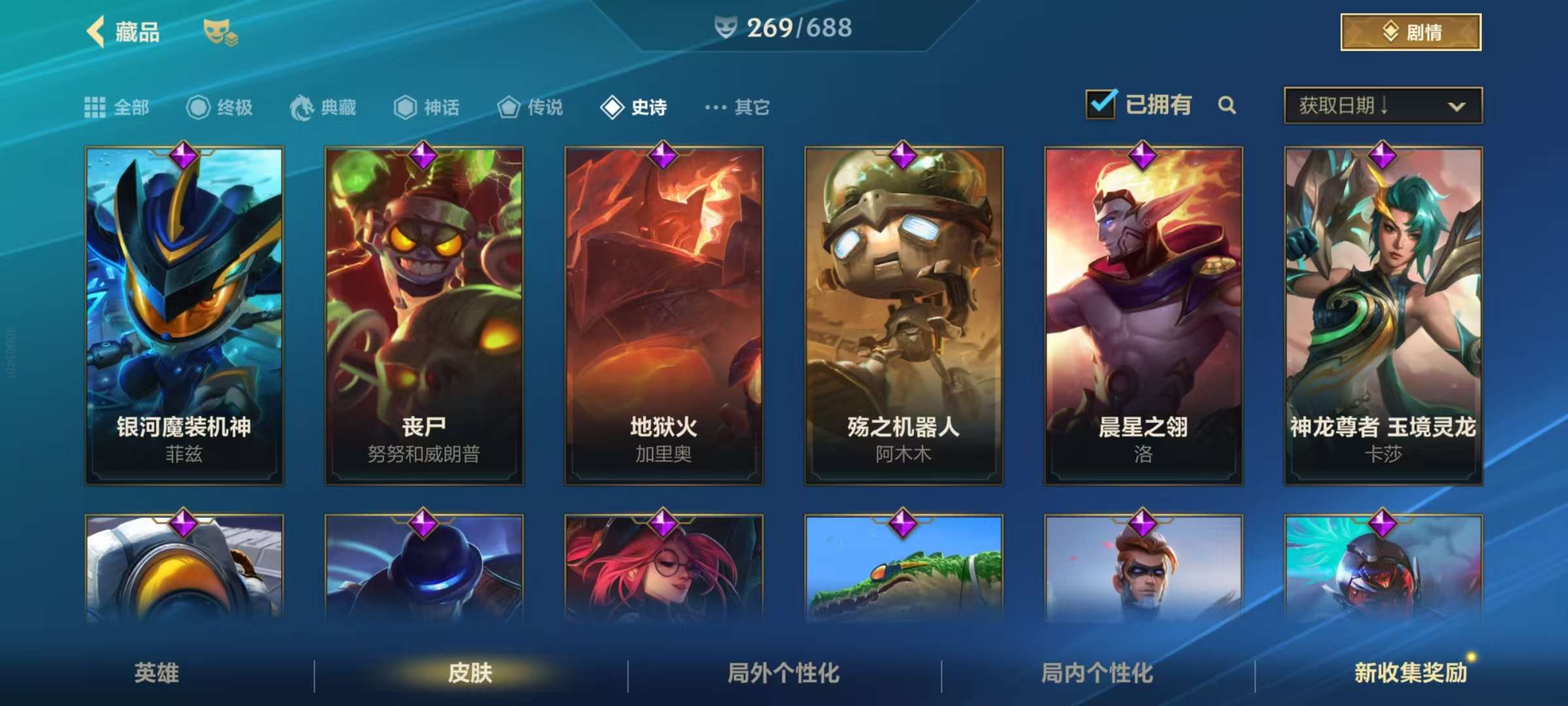Open the 丧尸 努努和威朗普 skin card

tap(424, 315)
